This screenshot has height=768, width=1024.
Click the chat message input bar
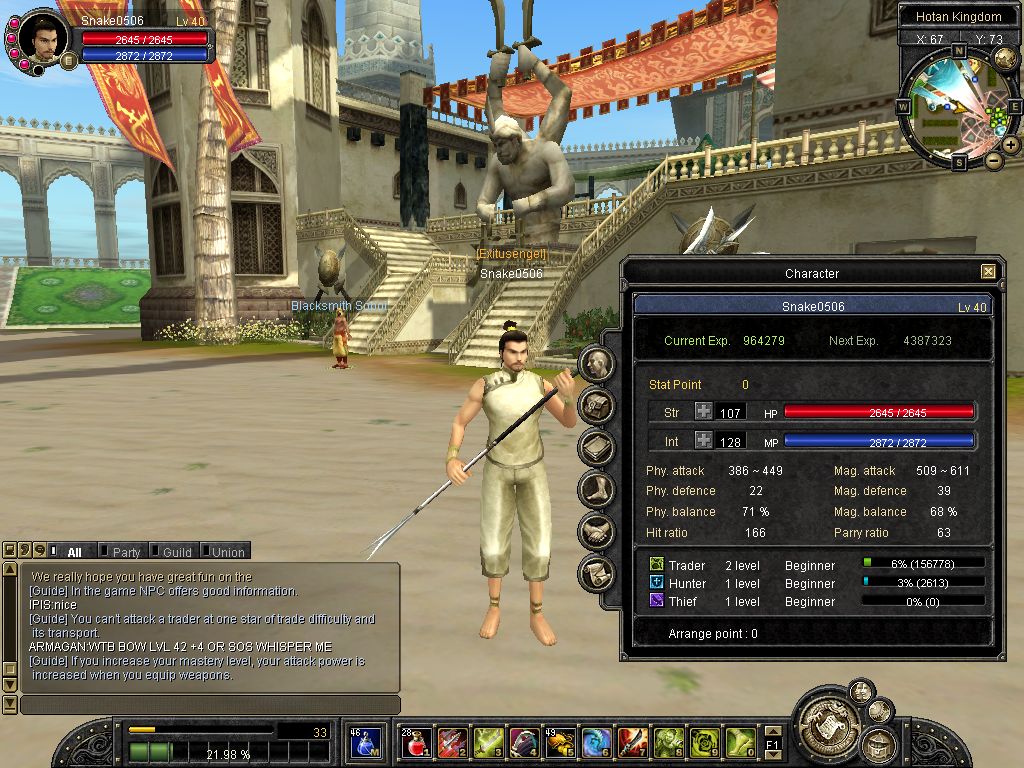[210, 705]
